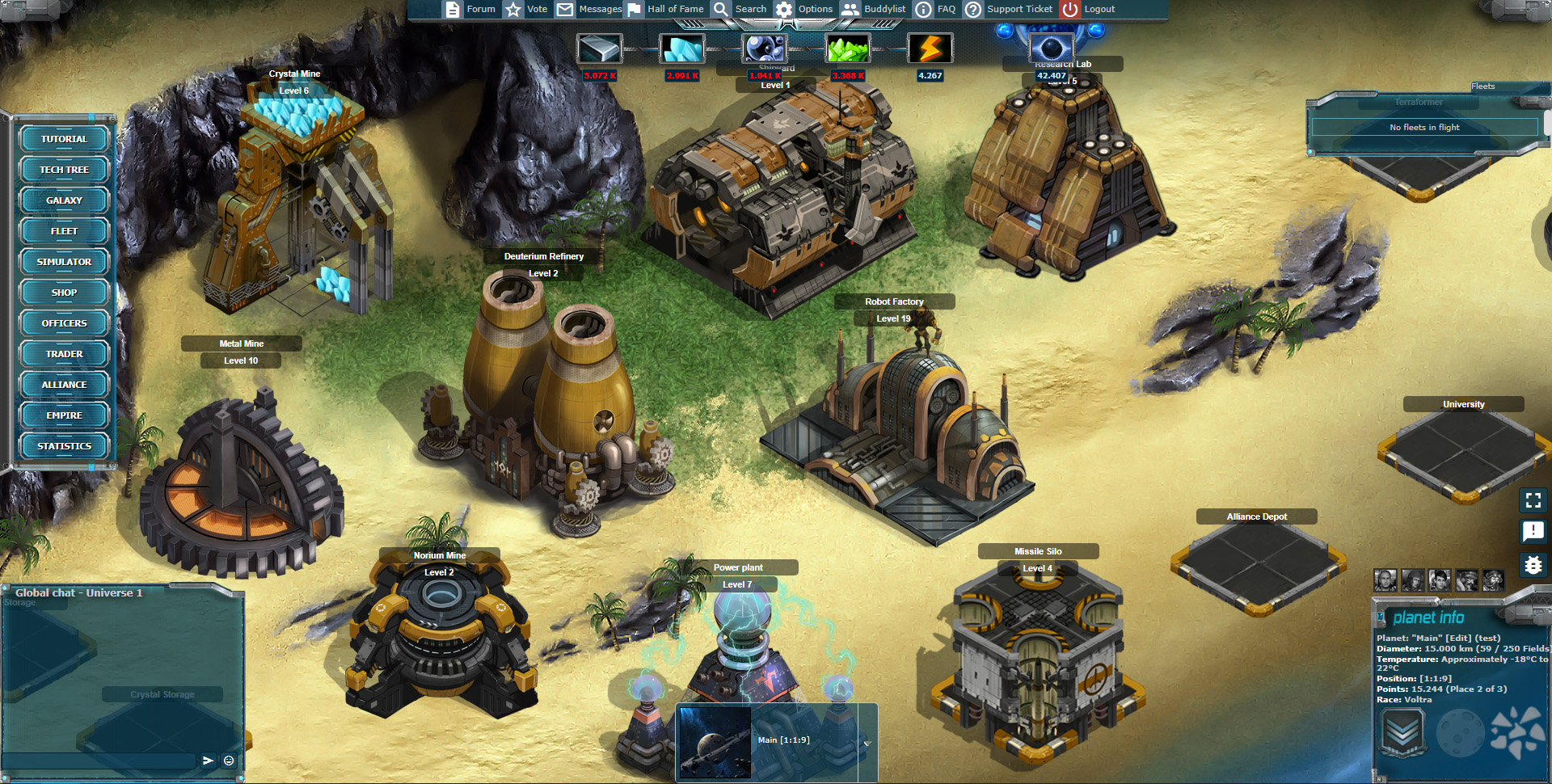
Task: View player Statistics
Action: click(64, 446)
